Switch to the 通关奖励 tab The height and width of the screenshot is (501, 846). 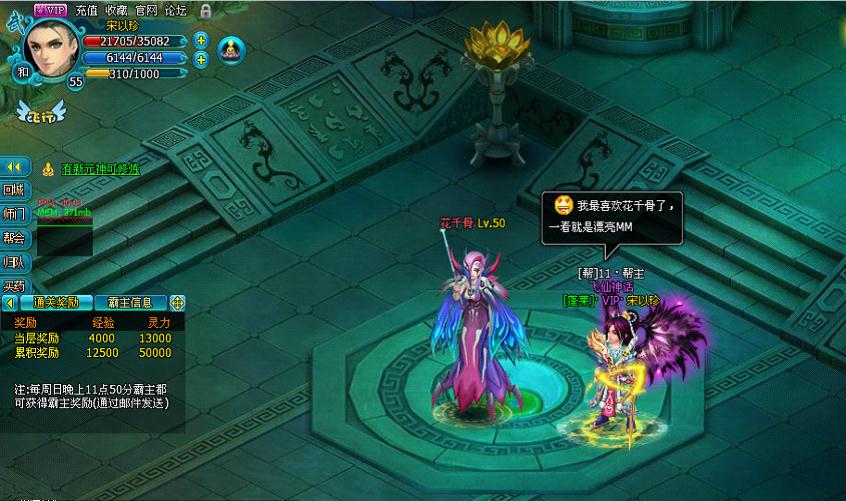click(x=56, y=302)
